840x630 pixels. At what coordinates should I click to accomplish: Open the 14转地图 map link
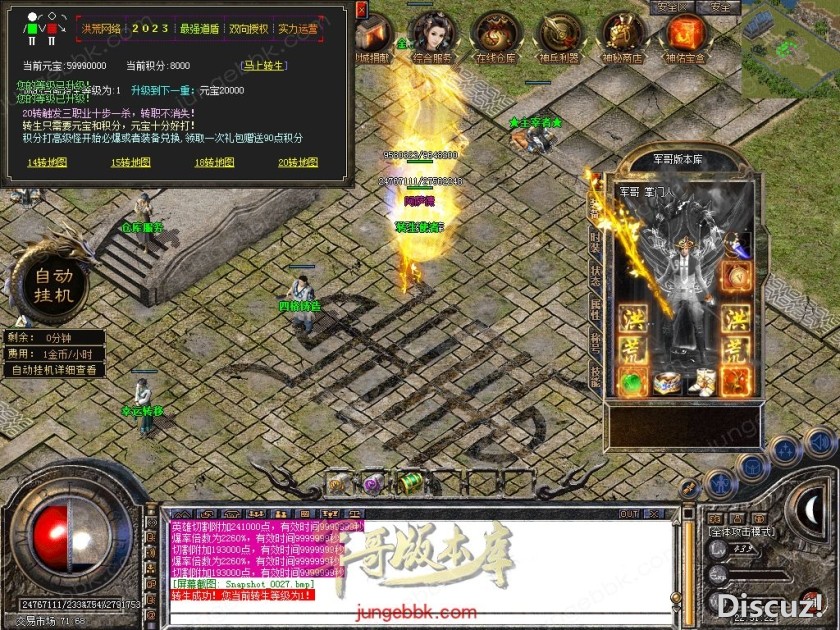(47, 162)
